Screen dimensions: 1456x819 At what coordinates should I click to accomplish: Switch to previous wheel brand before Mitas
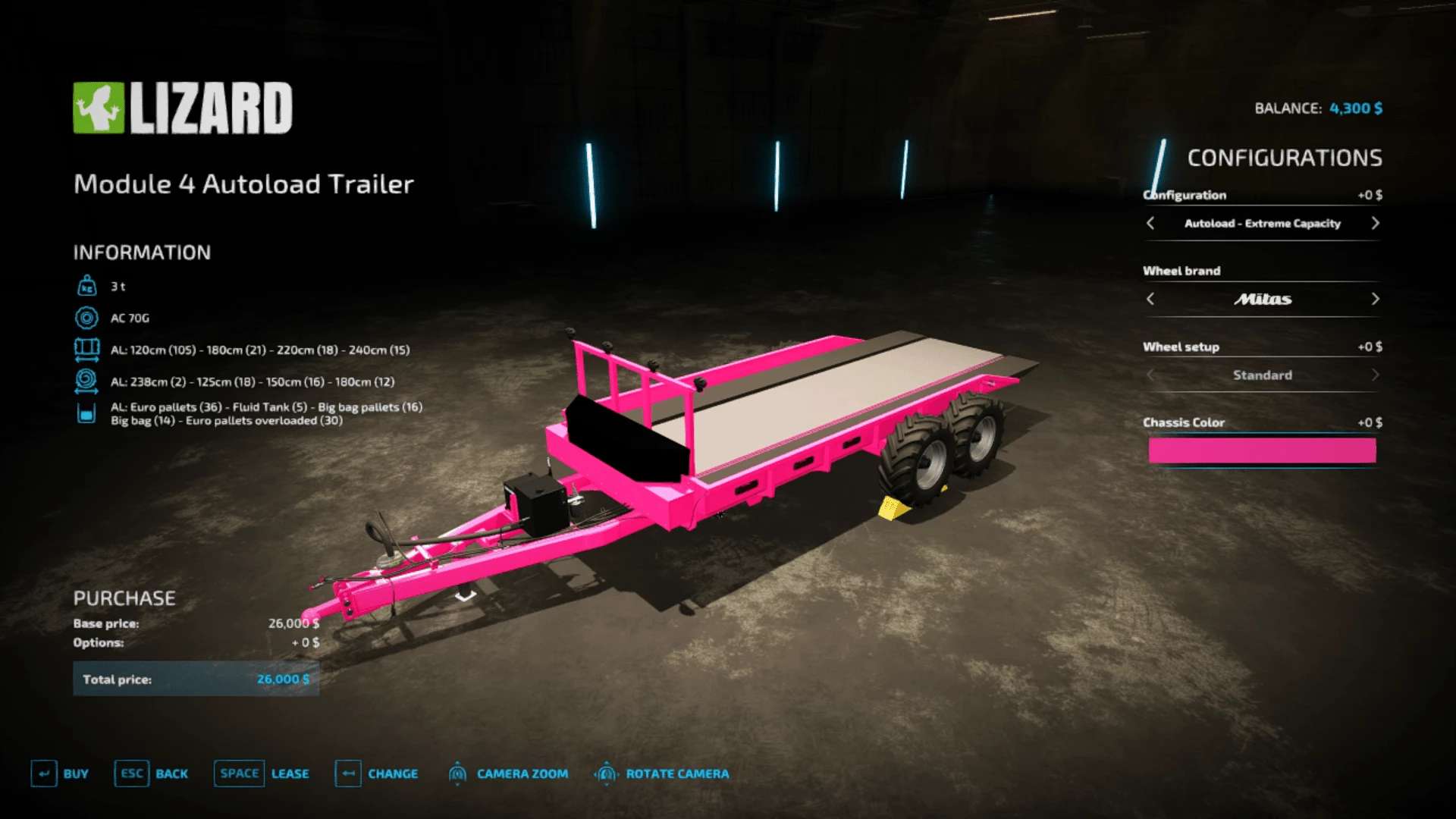(1150, 299)
